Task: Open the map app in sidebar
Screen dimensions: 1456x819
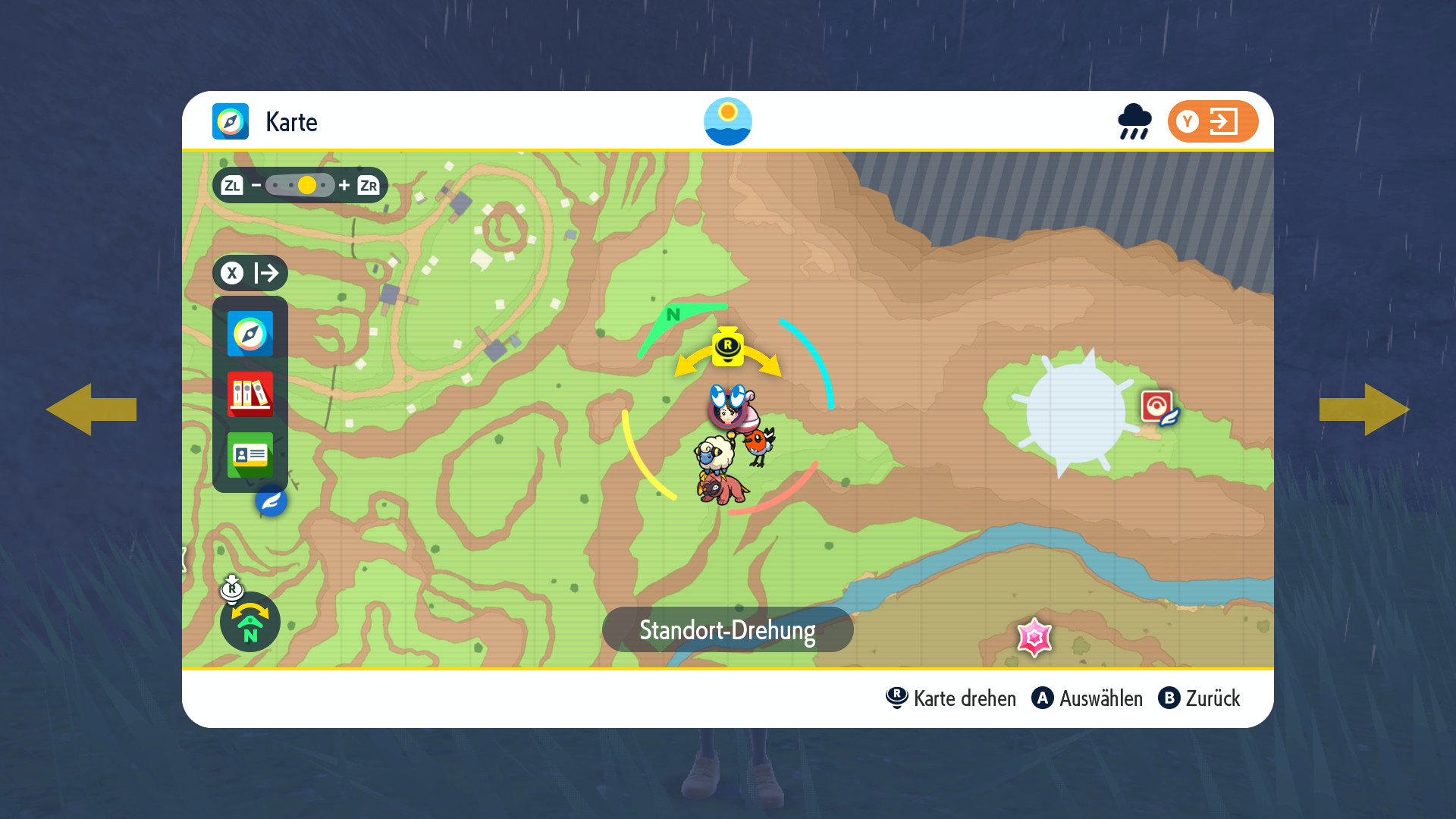Action: [249, 334]
